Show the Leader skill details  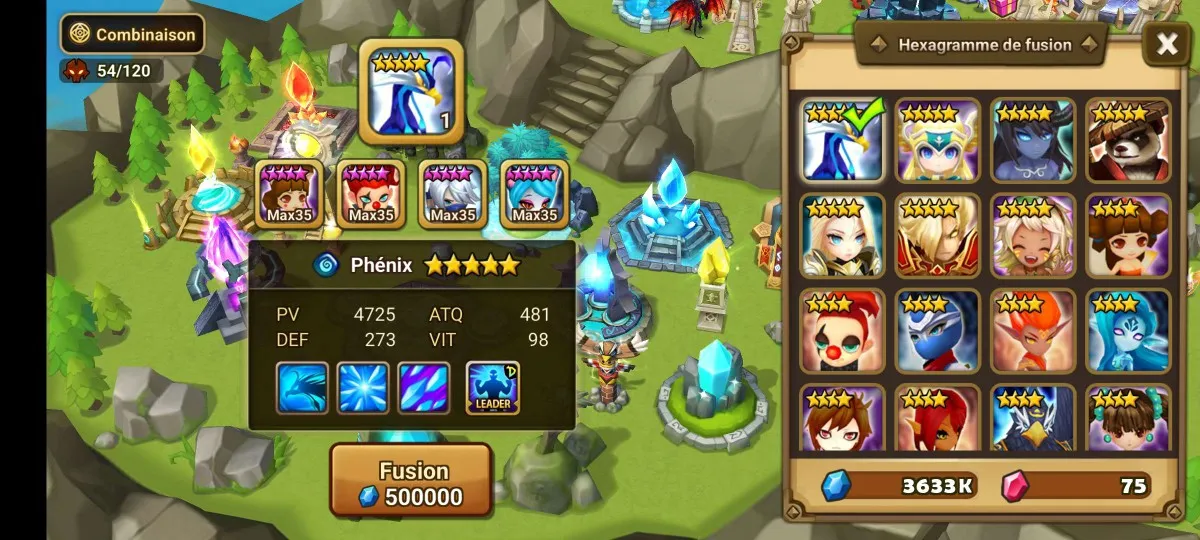click(x=492, y=388)
